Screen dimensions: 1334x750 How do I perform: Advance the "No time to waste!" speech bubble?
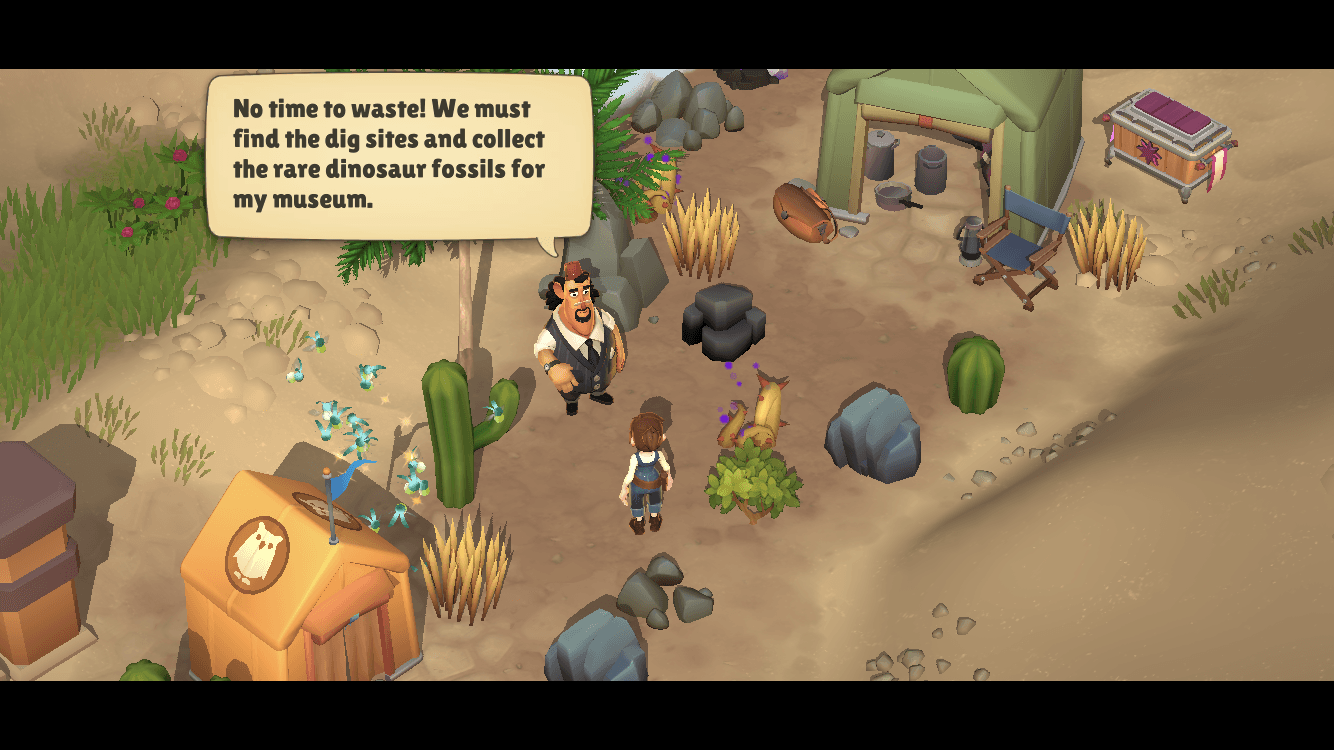pos(398,154)
